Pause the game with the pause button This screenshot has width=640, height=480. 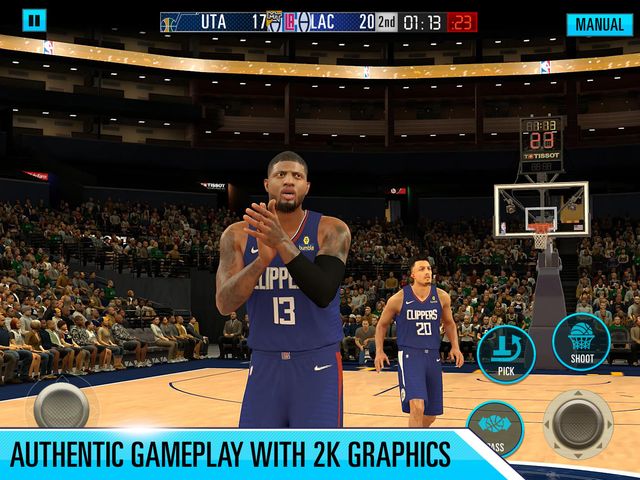click(x=34, y=20)
